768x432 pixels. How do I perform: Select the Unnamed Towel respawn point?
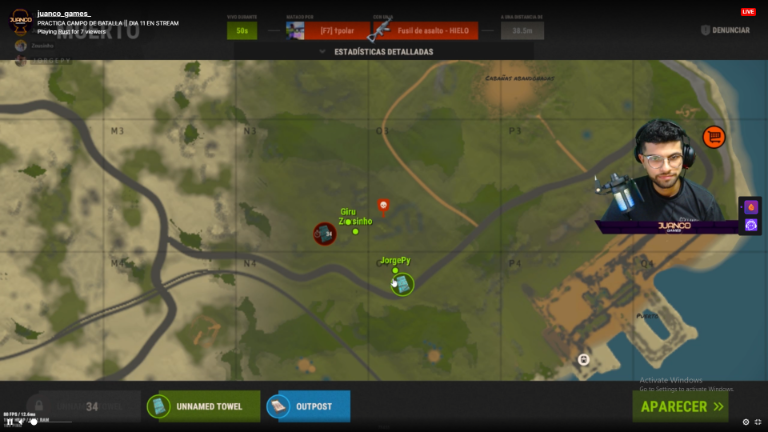[203, 407]
